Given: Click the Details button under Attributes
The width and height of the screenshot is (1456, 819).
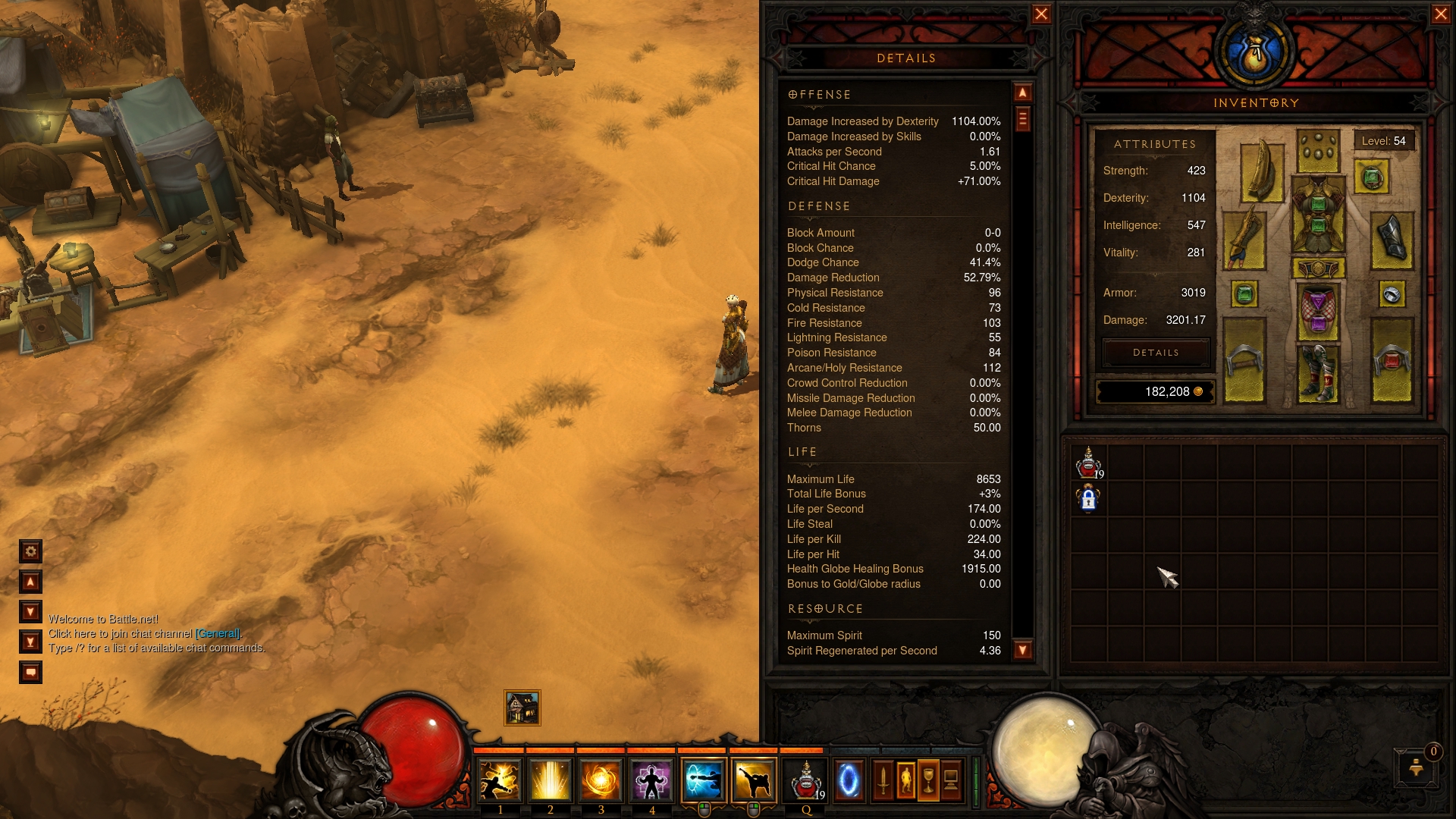Looking at the screenshot, I should tap(1155, 353).
